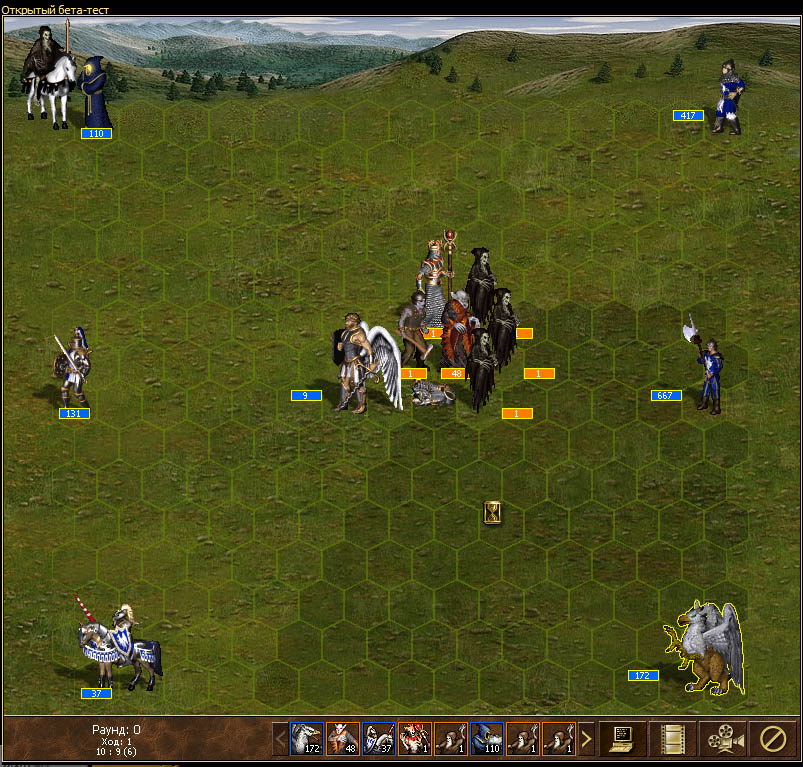Viewport: 803px width, 767px height.
Task: Click the left arrow of the turn queue
Action: pyautogui.click(x=280, y=740)
